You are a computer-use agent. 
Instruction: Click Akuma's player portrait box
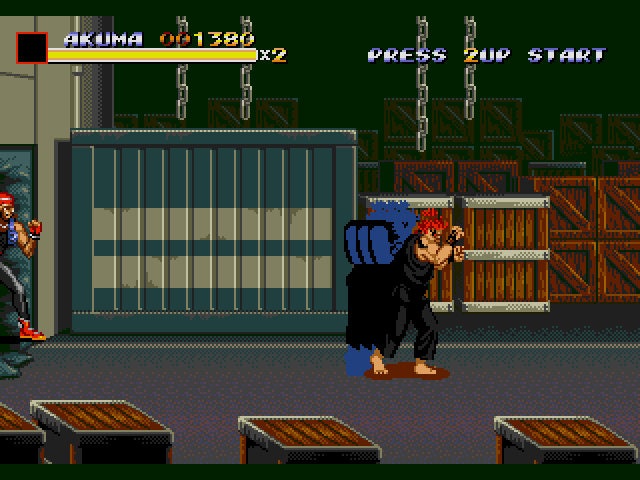tap(31, 48)
